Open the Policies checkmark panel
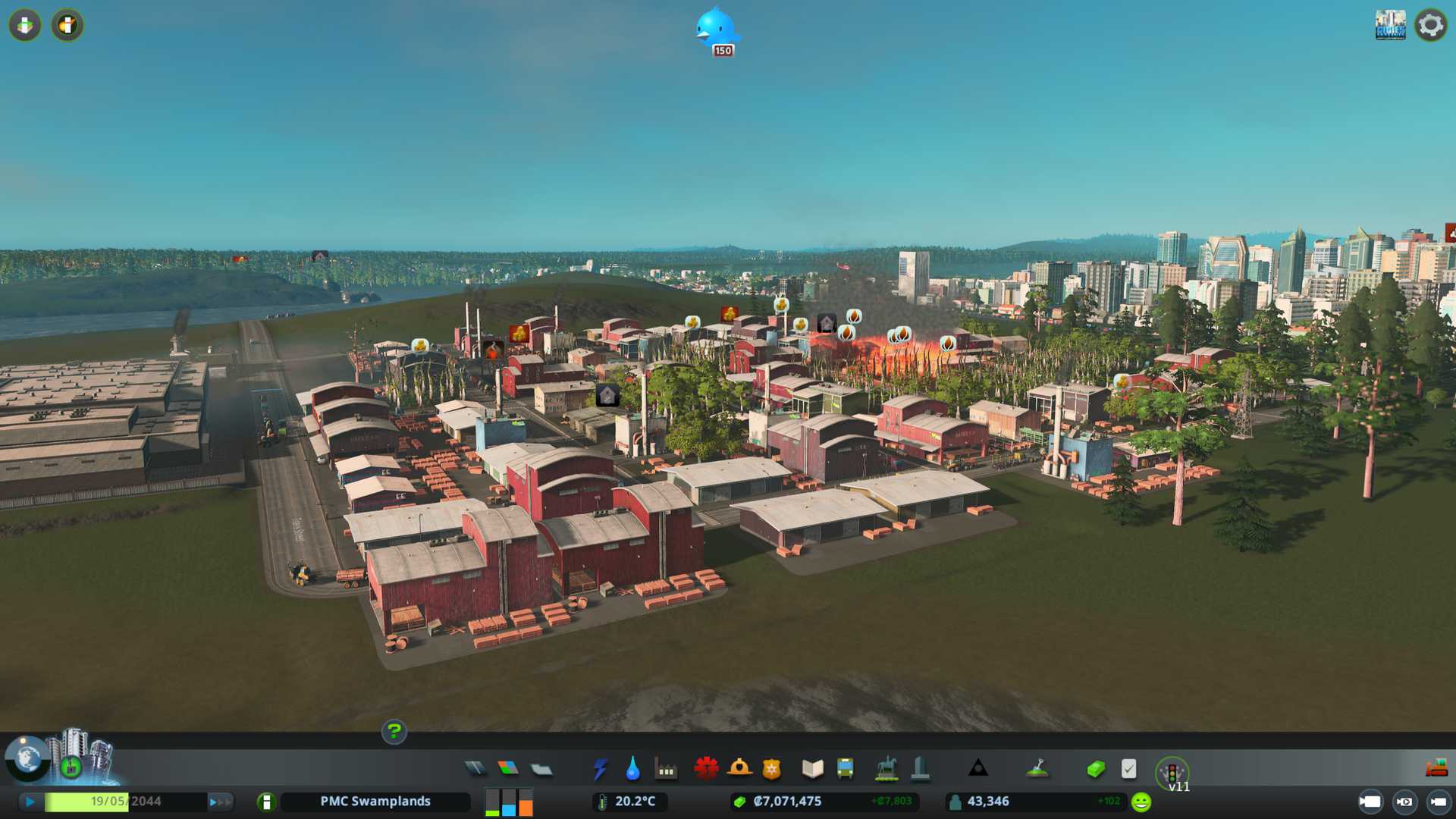Image resolution: width=1456 pixels, height=819 pixels. (x=1128, y=769)
